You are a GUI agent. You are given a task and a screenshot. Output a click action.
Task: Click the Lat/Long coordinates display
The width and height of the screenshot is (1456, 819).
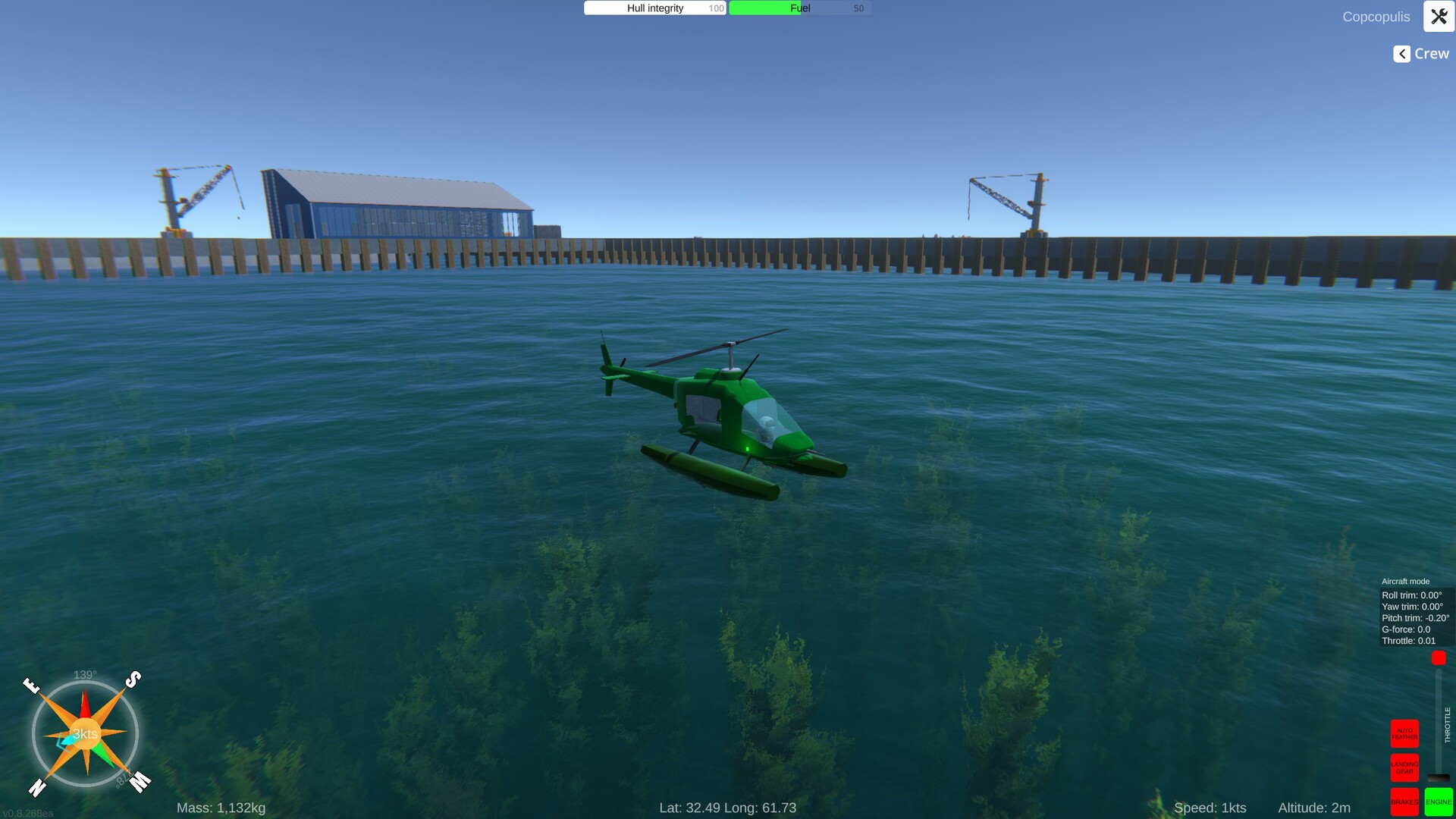[727, 808]
